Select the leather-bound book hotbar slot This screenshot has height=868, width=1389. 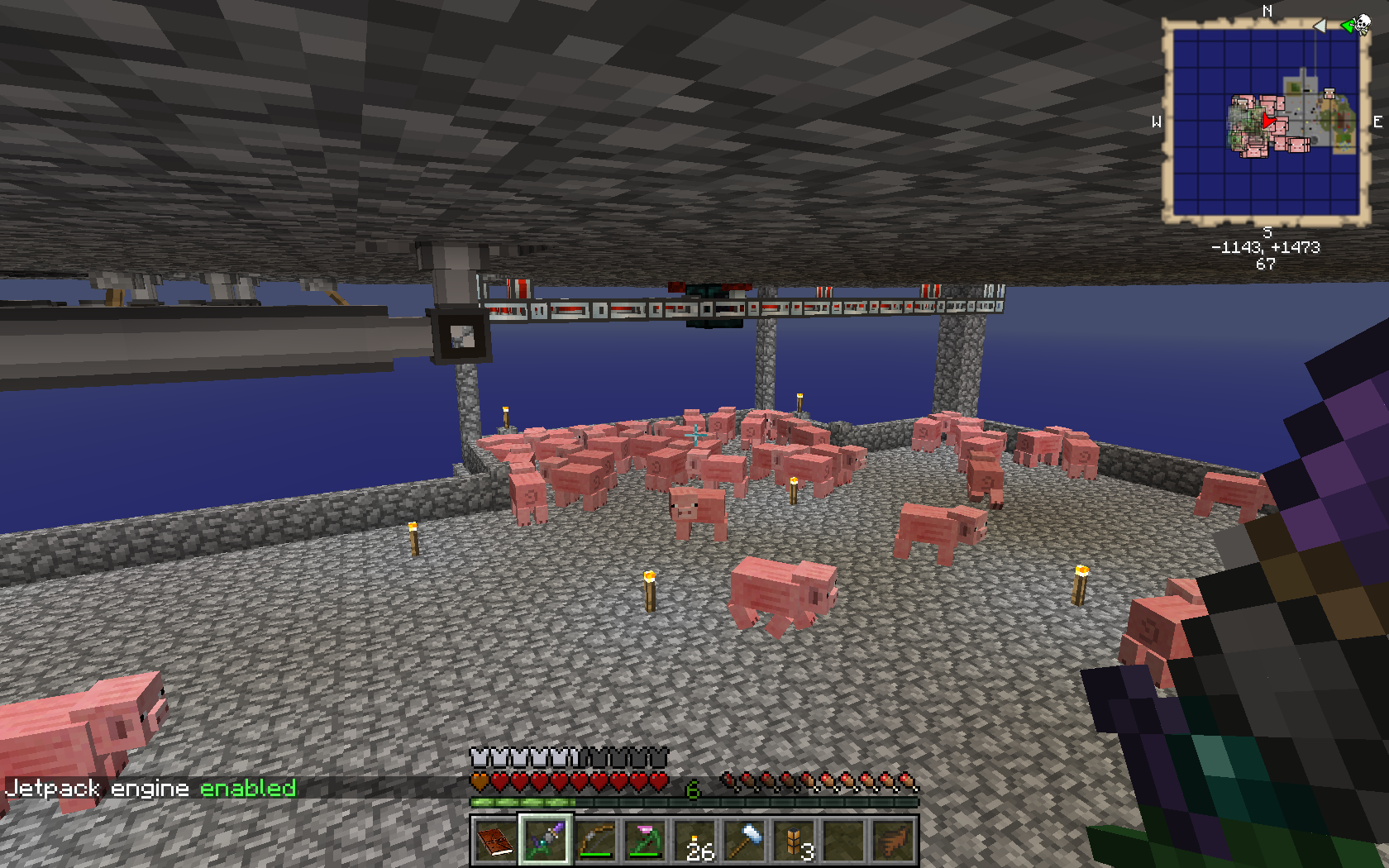pos(494,842)
